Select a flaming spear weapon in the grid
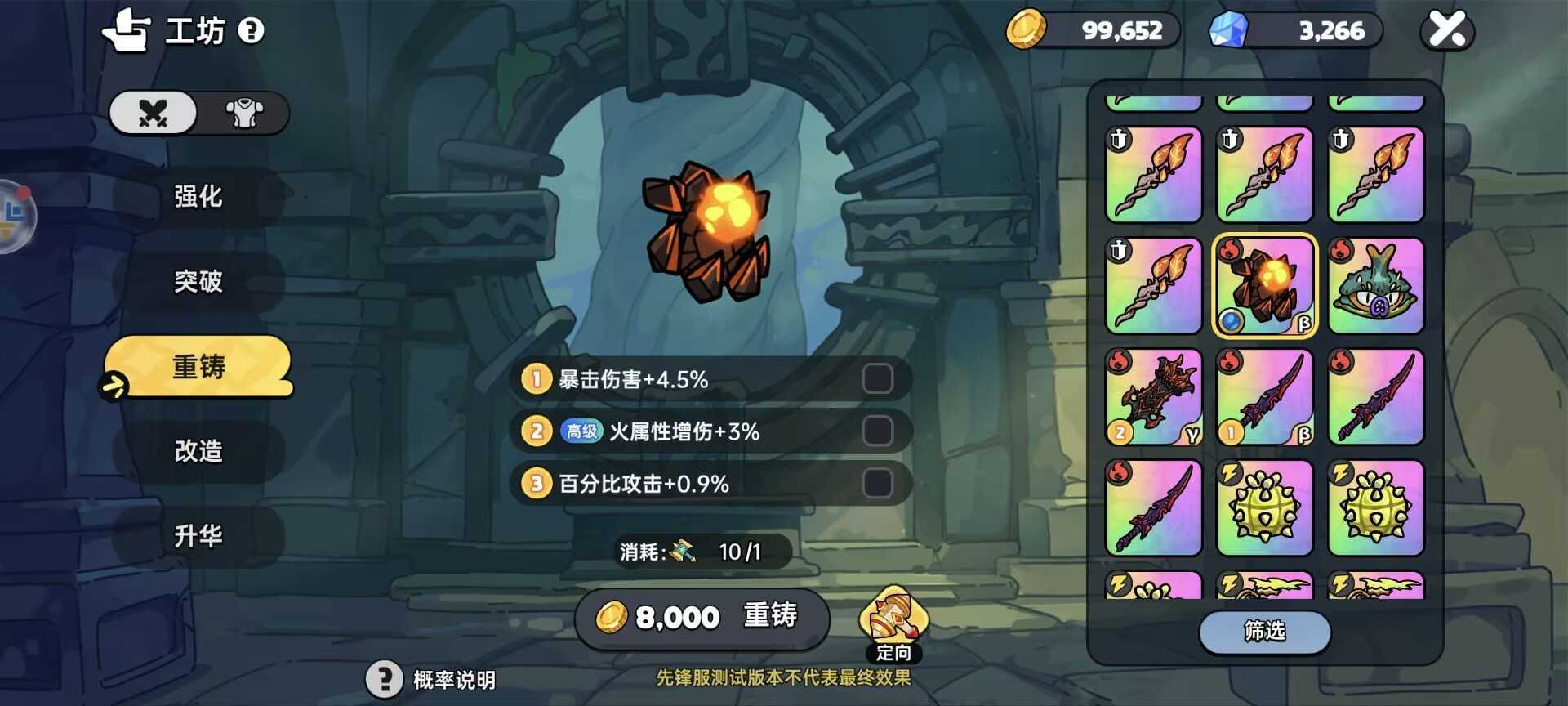Viewport: 1568px width, 706px height. point(1154,175)
